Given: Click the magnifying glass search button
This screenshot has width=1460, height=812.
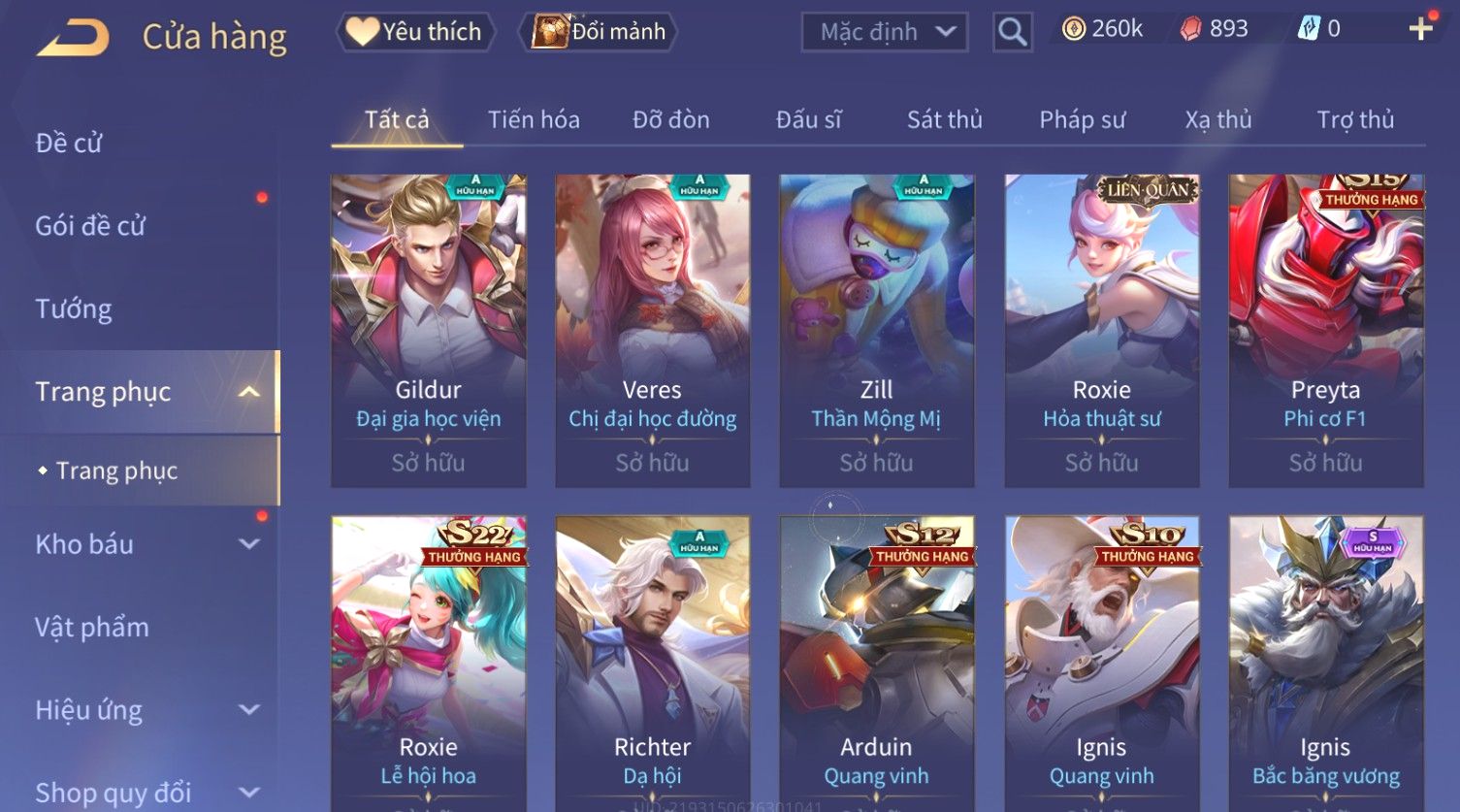Looking at the screenshot, I should tap(1012, 32).
